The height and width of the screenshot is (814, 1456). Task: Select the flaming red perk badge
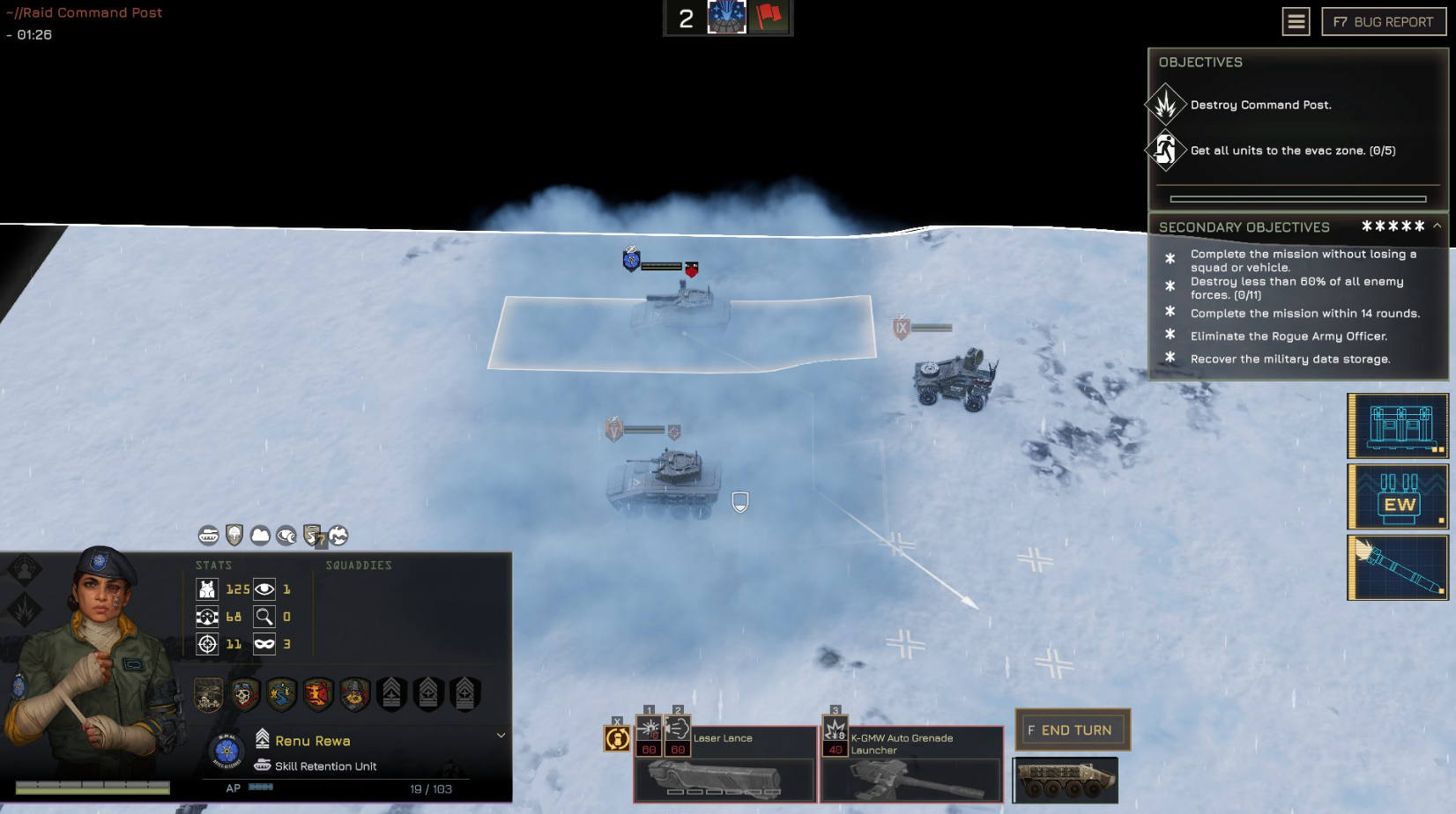(x=318, y=694)
